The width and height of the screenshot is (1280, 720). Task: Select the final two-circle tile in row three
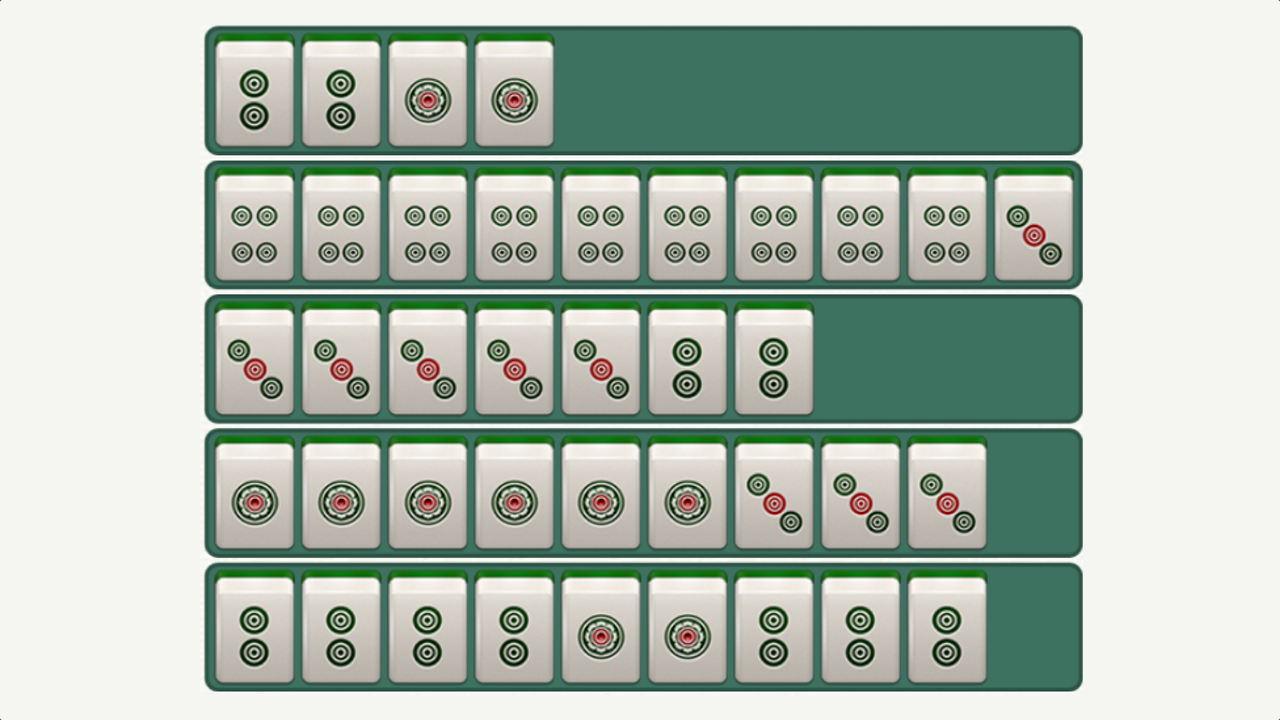click(x=774, y=360)
